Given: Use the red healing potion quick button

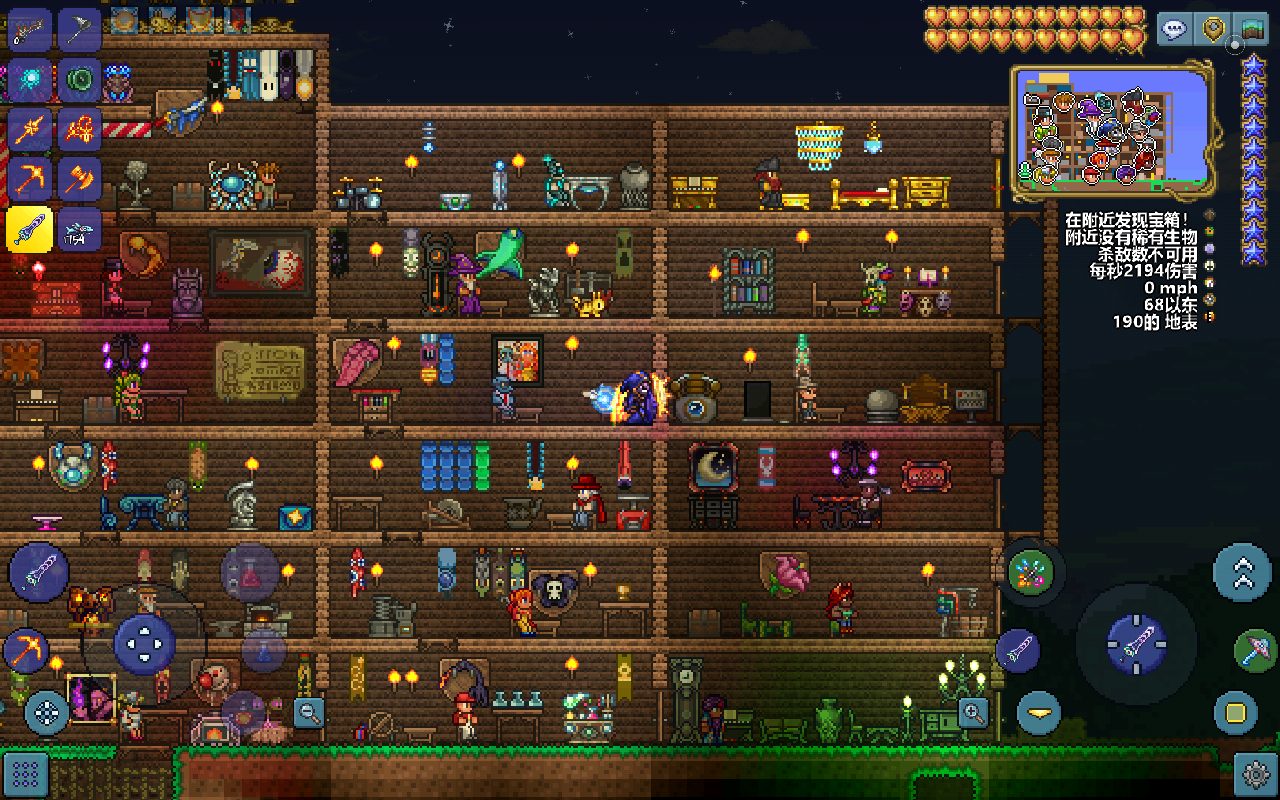Looking at the screenshot, I should (x=249, y=573).
